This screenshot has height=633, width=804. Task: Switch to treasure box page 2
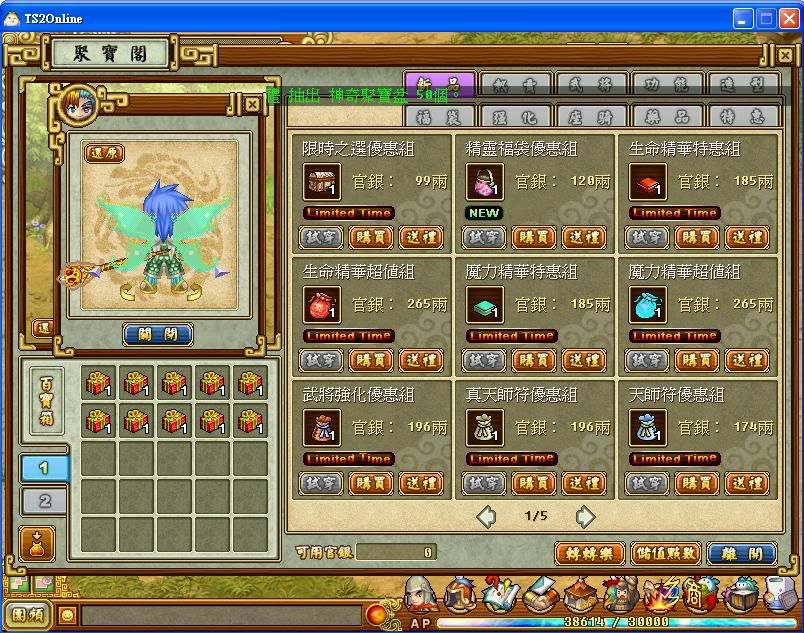click(x=45, y=500)
